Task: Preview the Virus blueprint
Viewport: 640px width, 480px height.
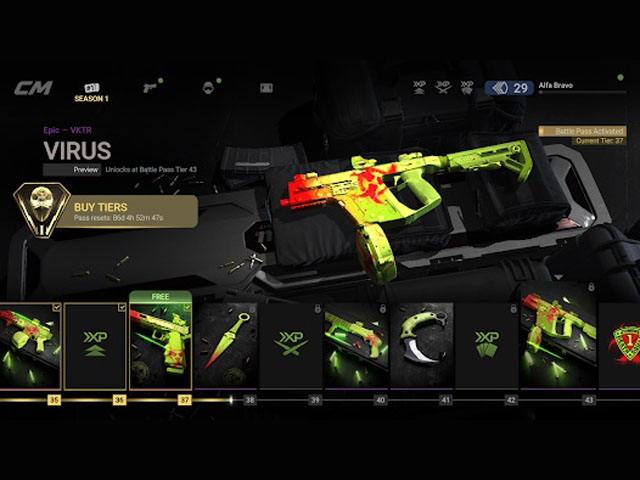Action: tap(85, 170)
